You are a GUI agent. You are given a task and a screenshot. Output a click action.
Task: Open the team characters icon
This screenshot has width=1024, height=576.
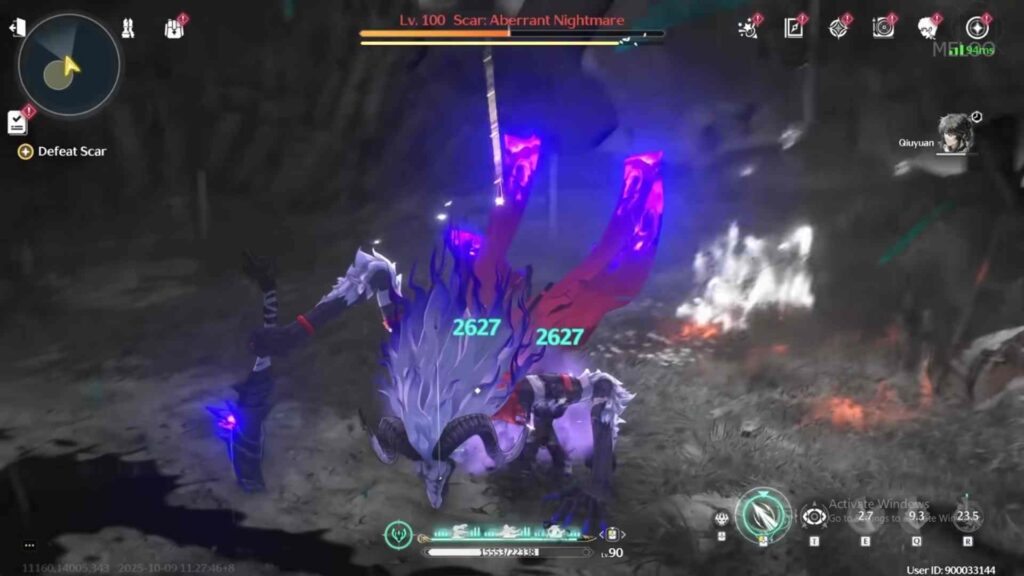coord(128,29)
